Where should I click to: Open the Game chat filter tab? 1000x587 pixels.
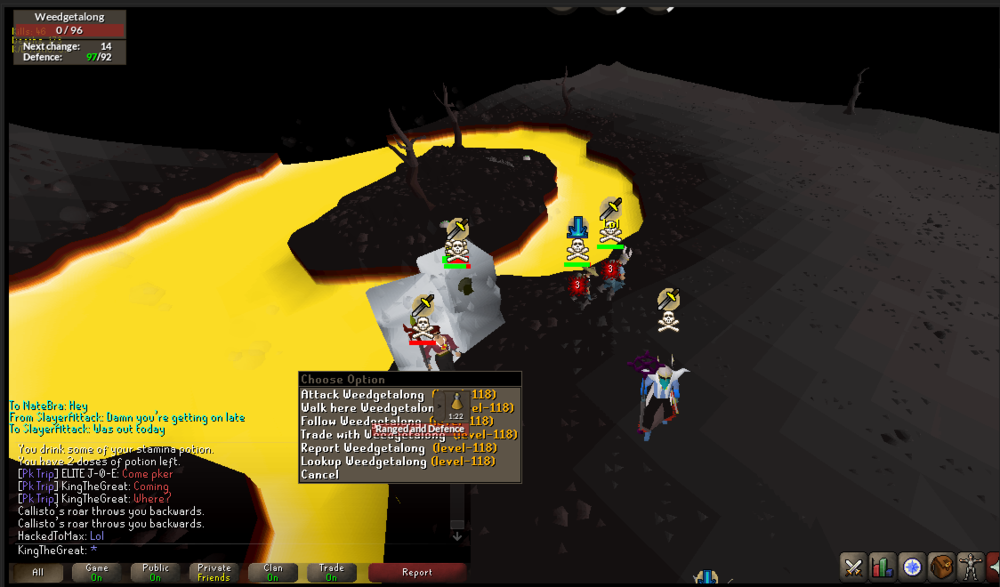[97, 573]
